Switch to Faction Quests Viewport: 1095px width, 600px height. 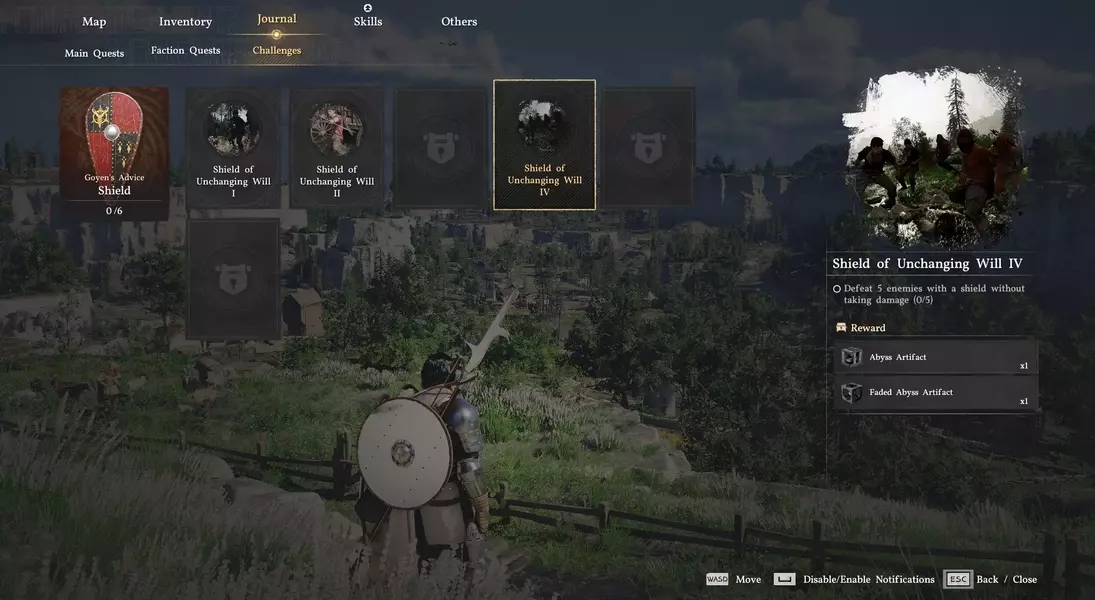coord(185,50)
